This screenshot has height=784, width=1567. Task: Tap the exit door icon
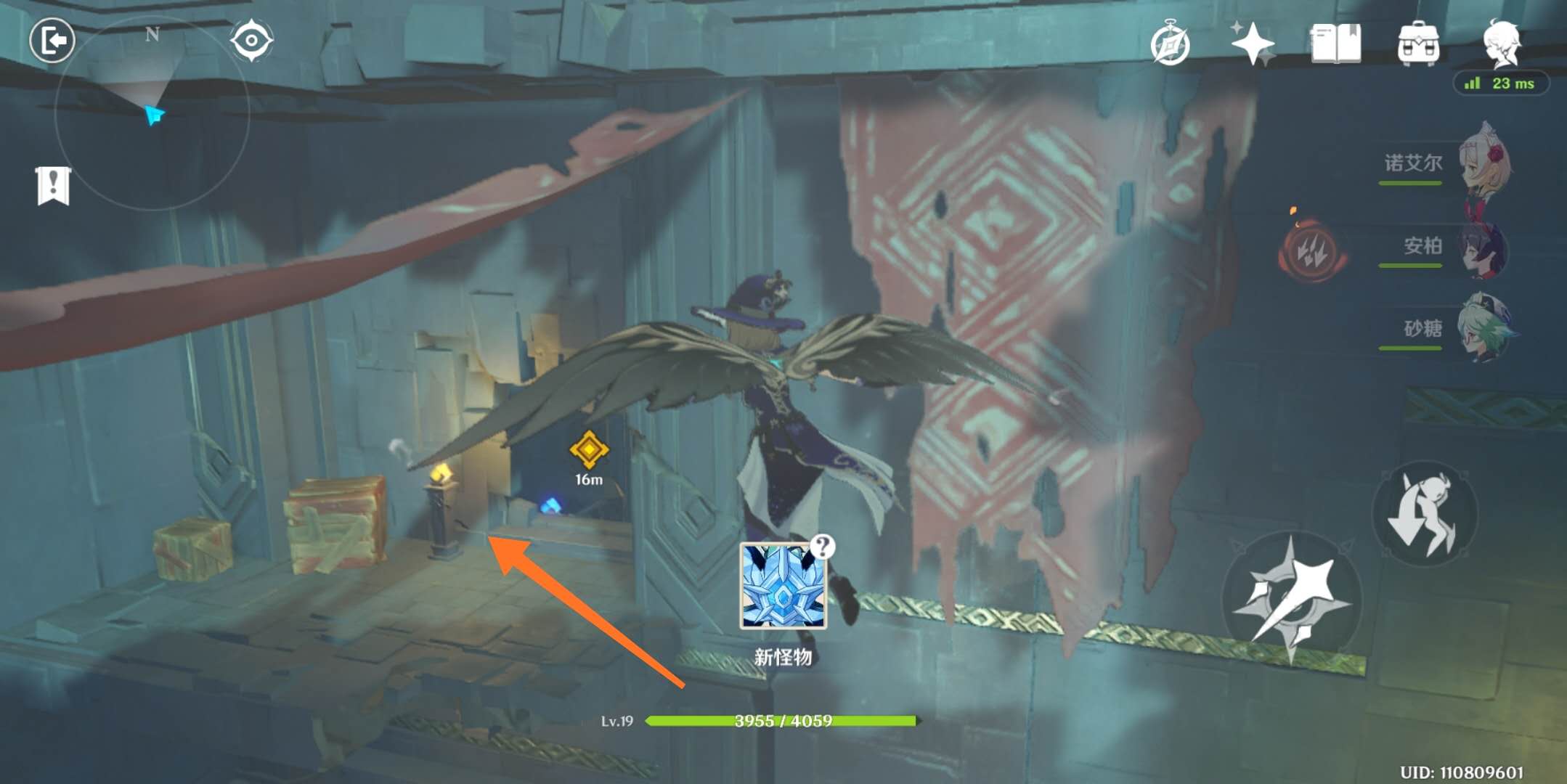click(52, 41)
